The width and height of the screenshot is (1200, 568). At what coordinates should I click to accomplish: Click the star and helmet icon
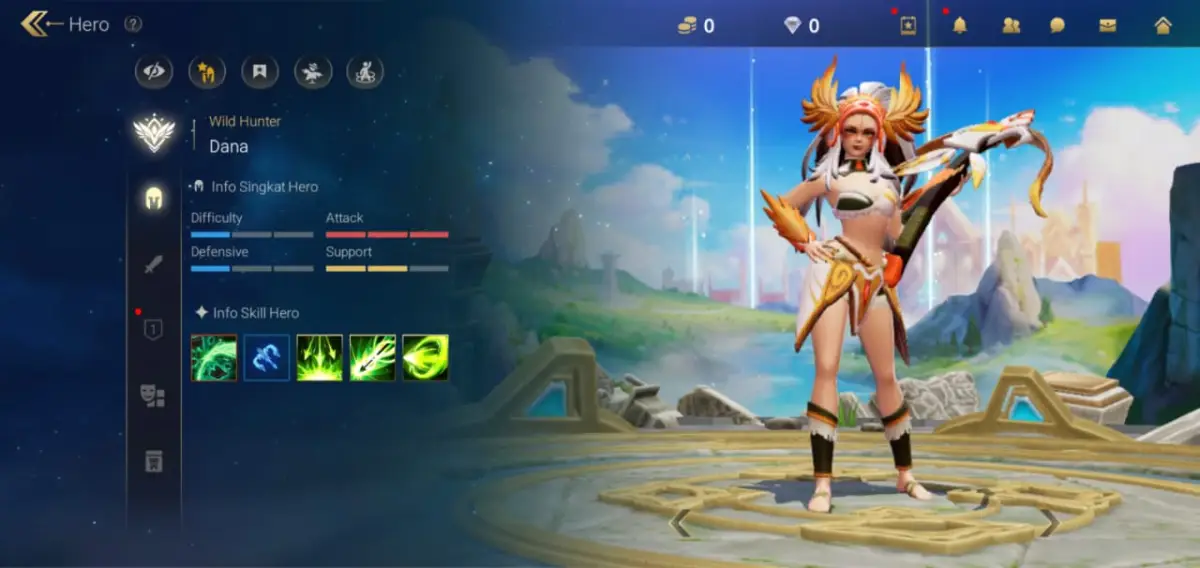207,71
